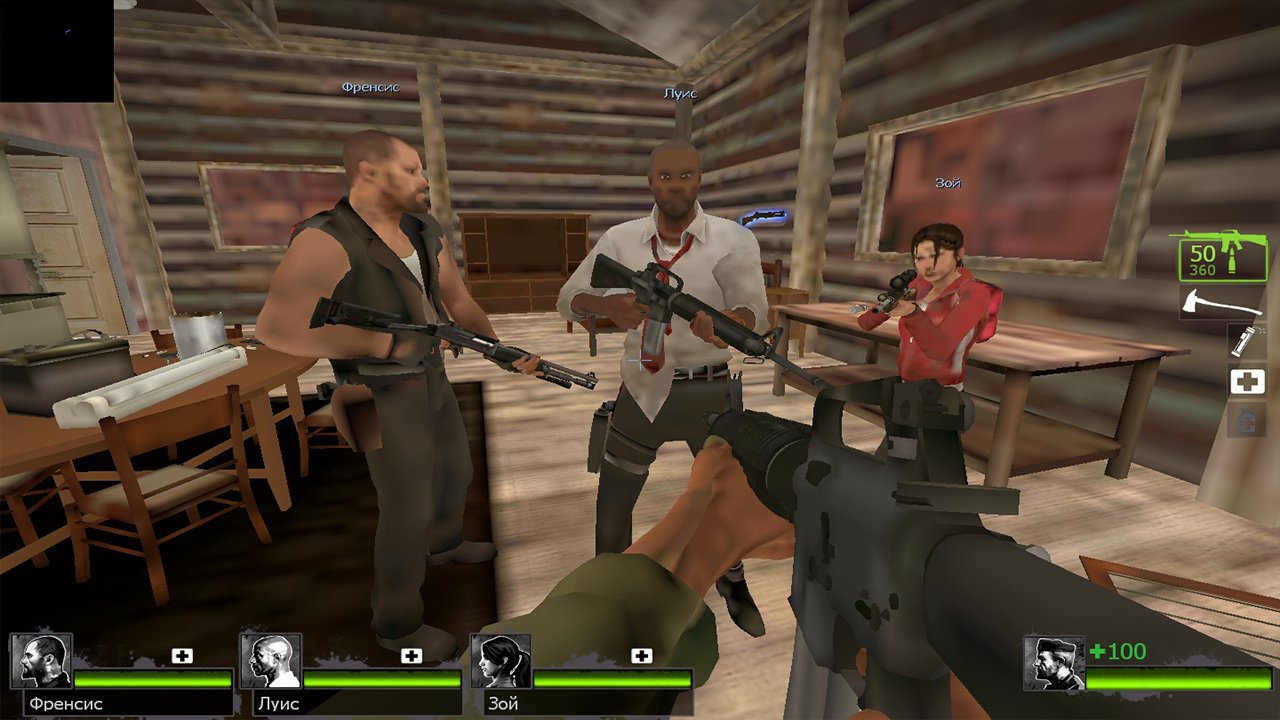Viewport: 1280px width, 720px height.
Task: Click your own survivor portrait
Action: 1054,663
